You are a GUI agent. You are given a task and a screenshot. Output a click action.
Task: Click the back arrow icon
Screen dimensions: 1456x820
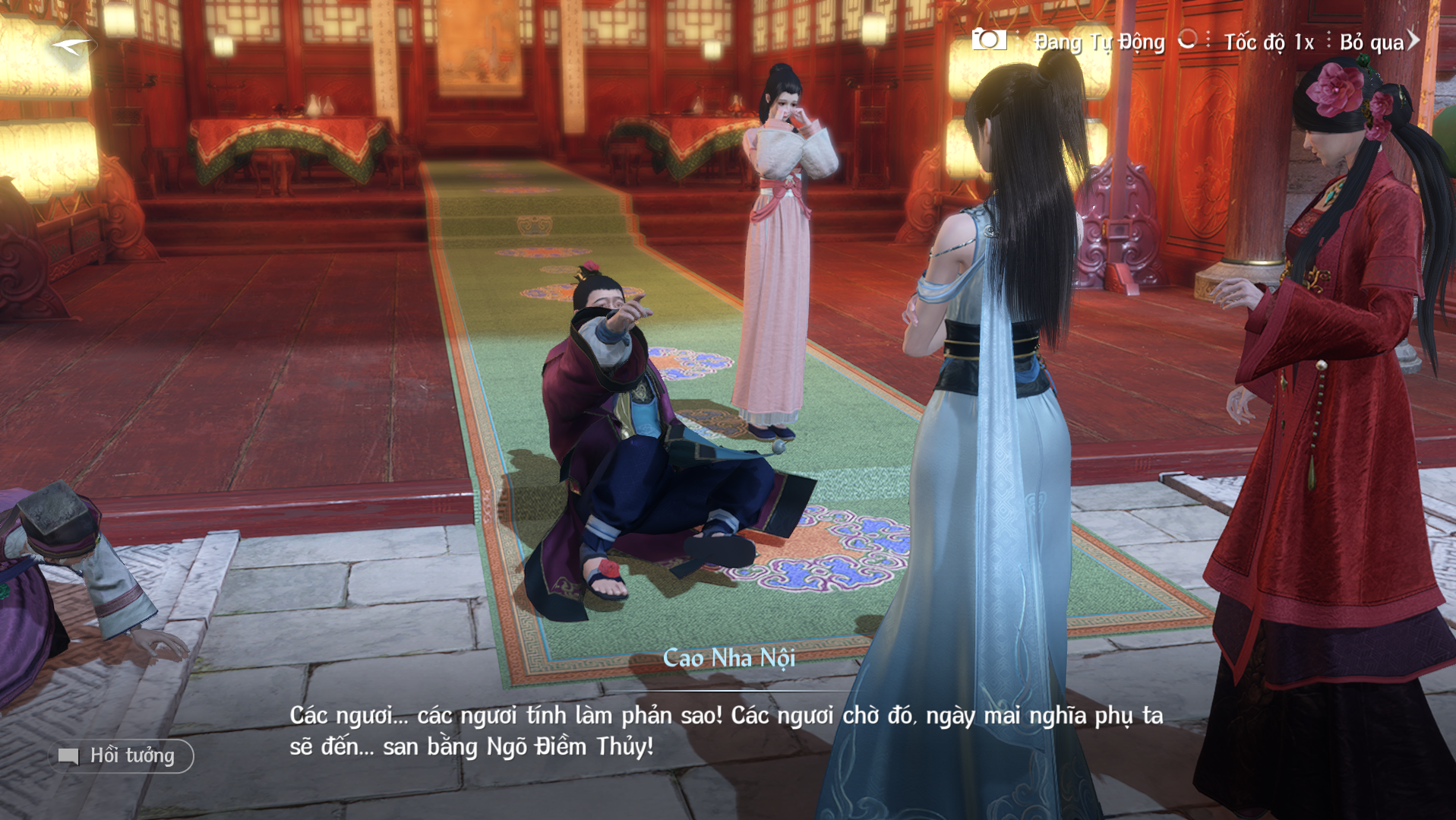point(71,46)
